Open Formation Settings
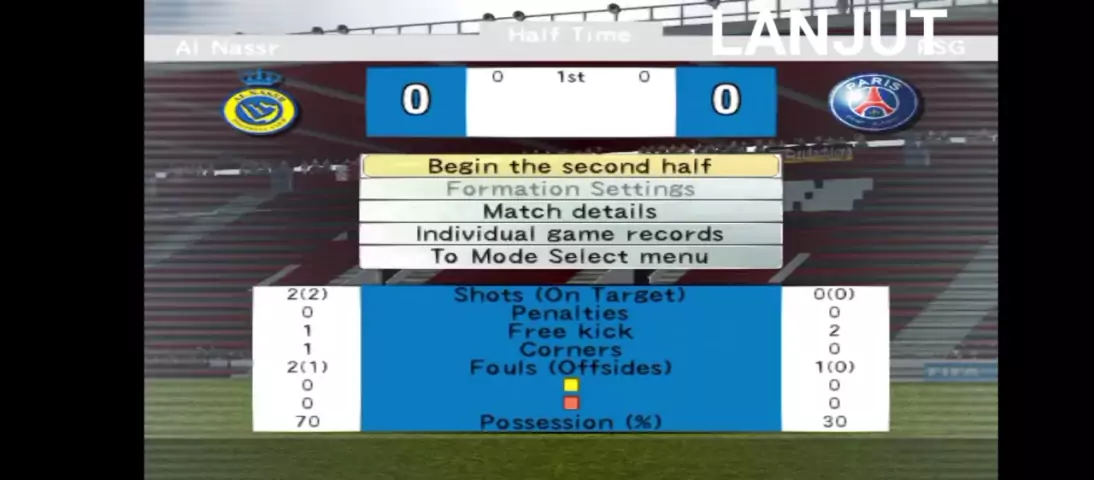 tap(570, 189)
